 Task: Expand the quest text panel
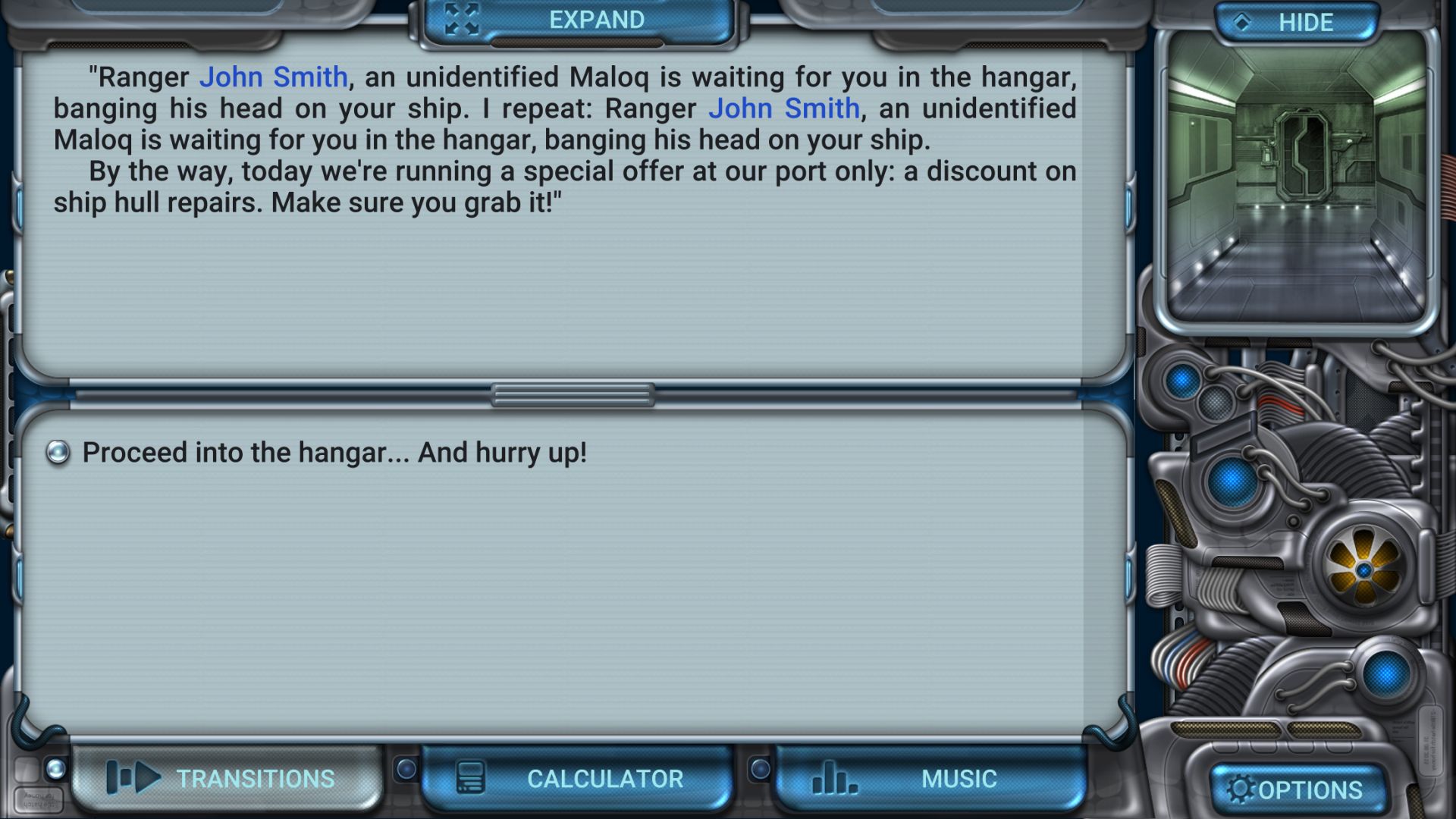tap(595, 17)
